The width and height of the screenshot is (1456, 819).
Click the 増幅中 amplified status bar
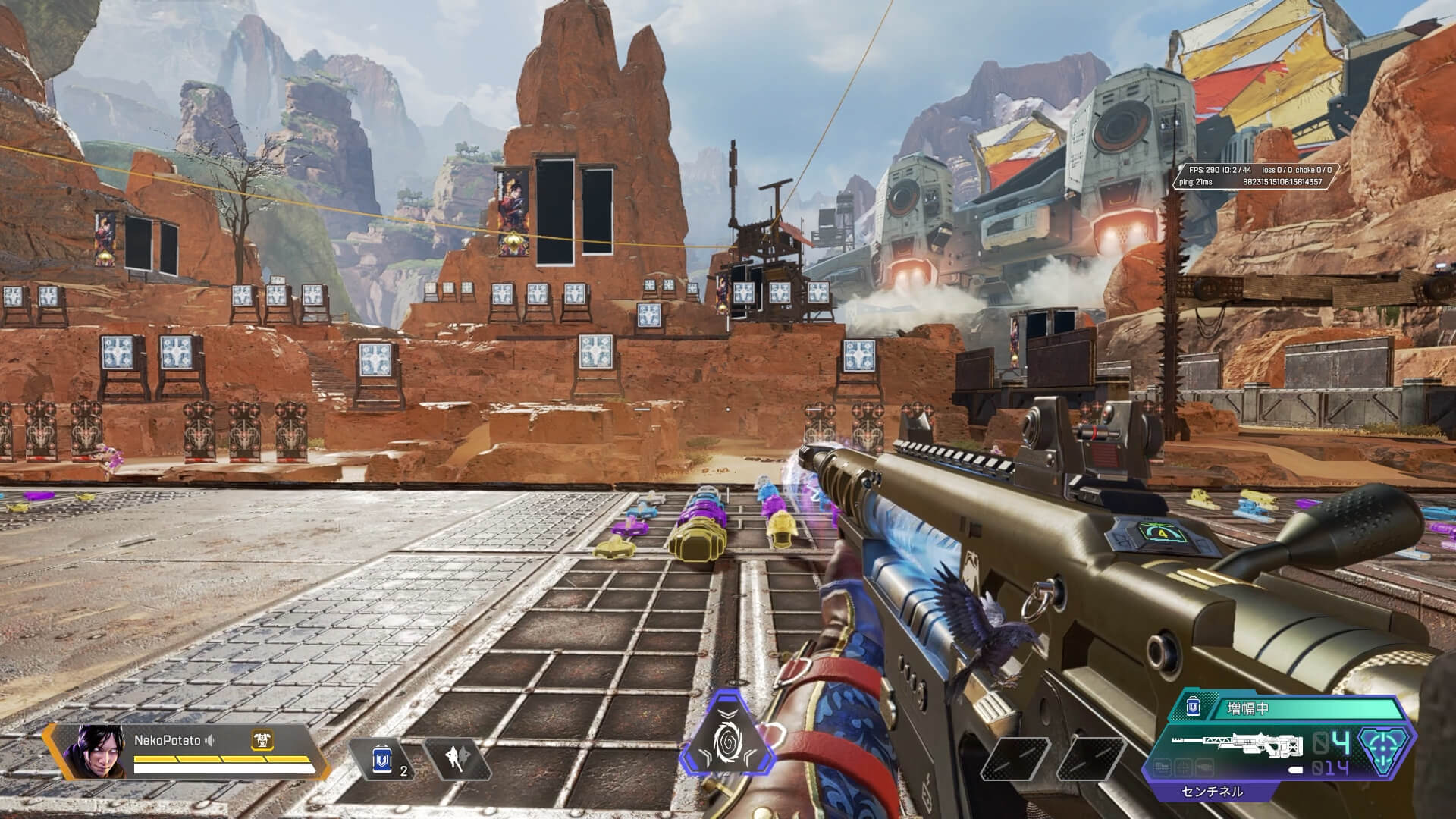tap(1289, 710)
